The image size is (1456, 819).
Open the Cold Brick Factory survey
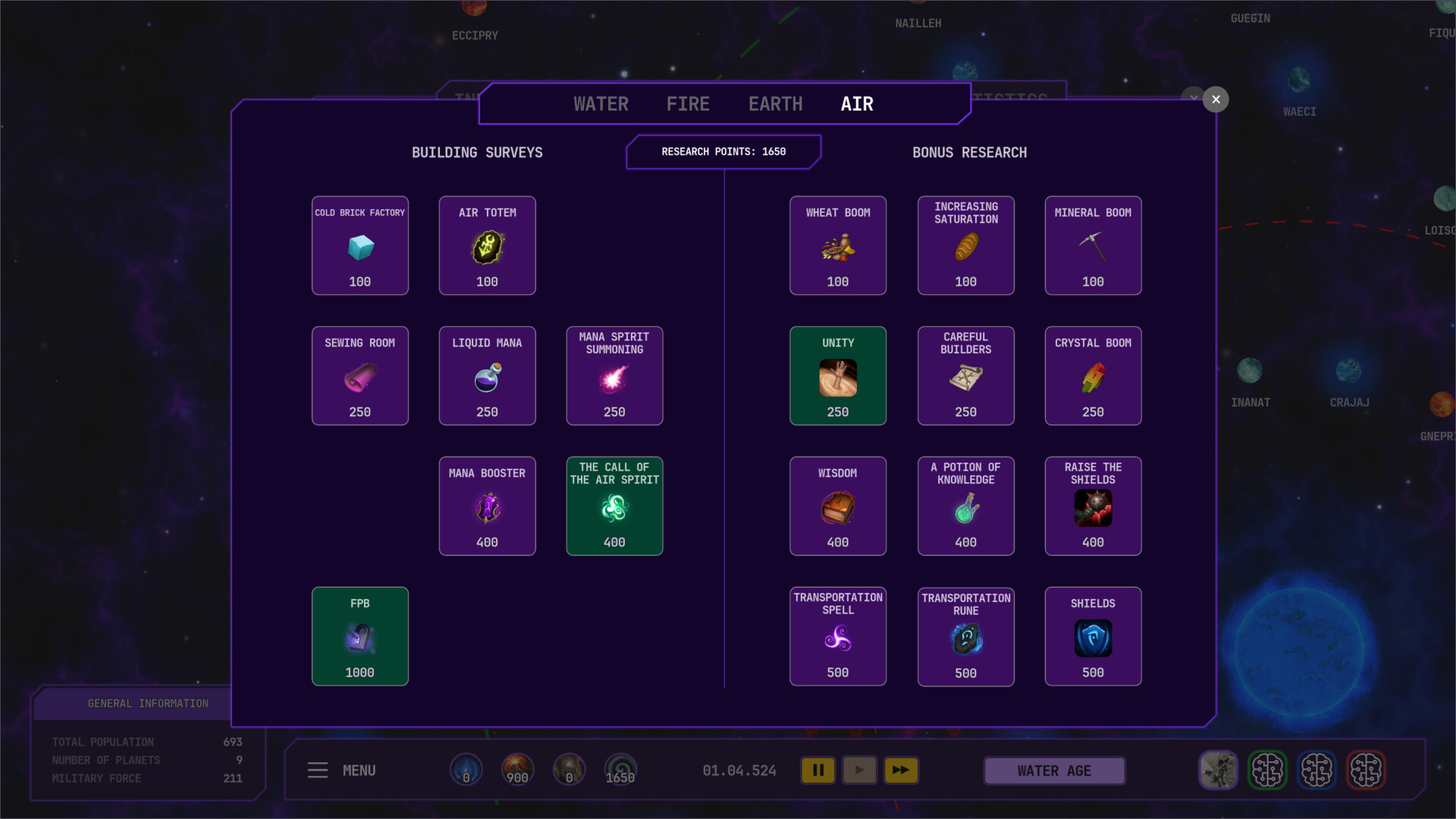pos(359,245)
